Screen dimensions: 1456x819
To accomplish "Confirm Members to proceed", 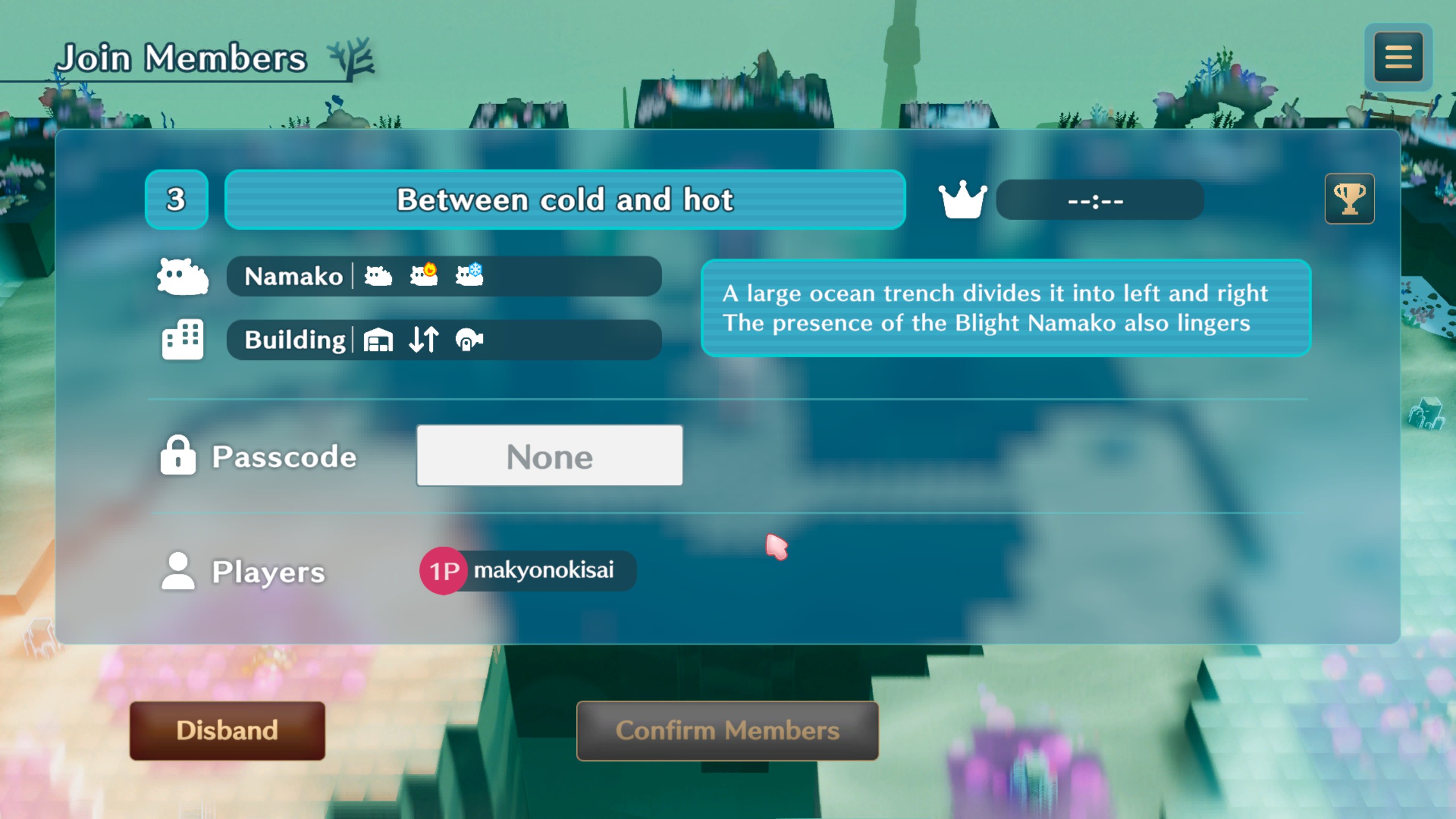I will [x=727, y=730].
